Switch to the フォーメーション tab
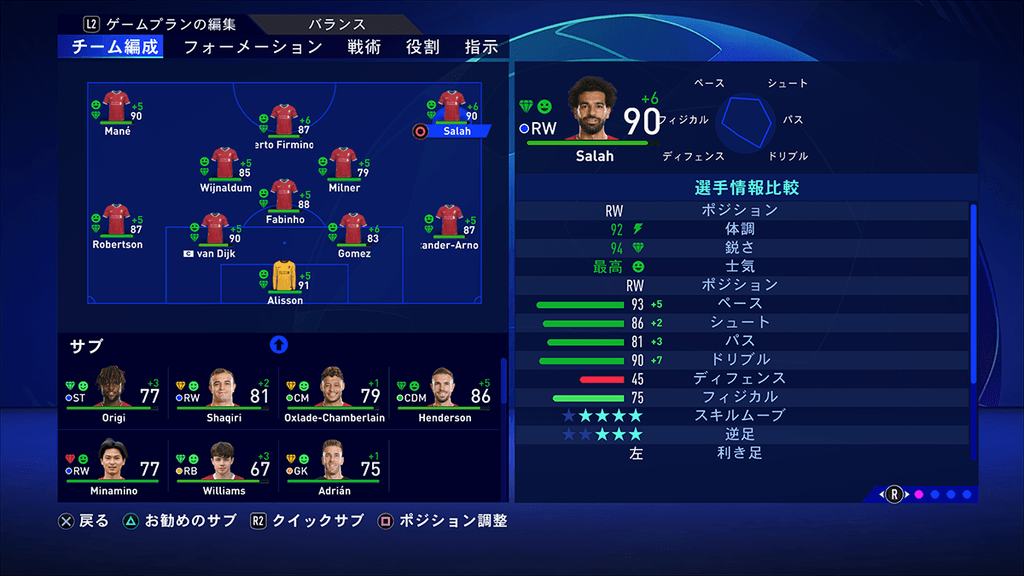 click(x=253, y=47)
